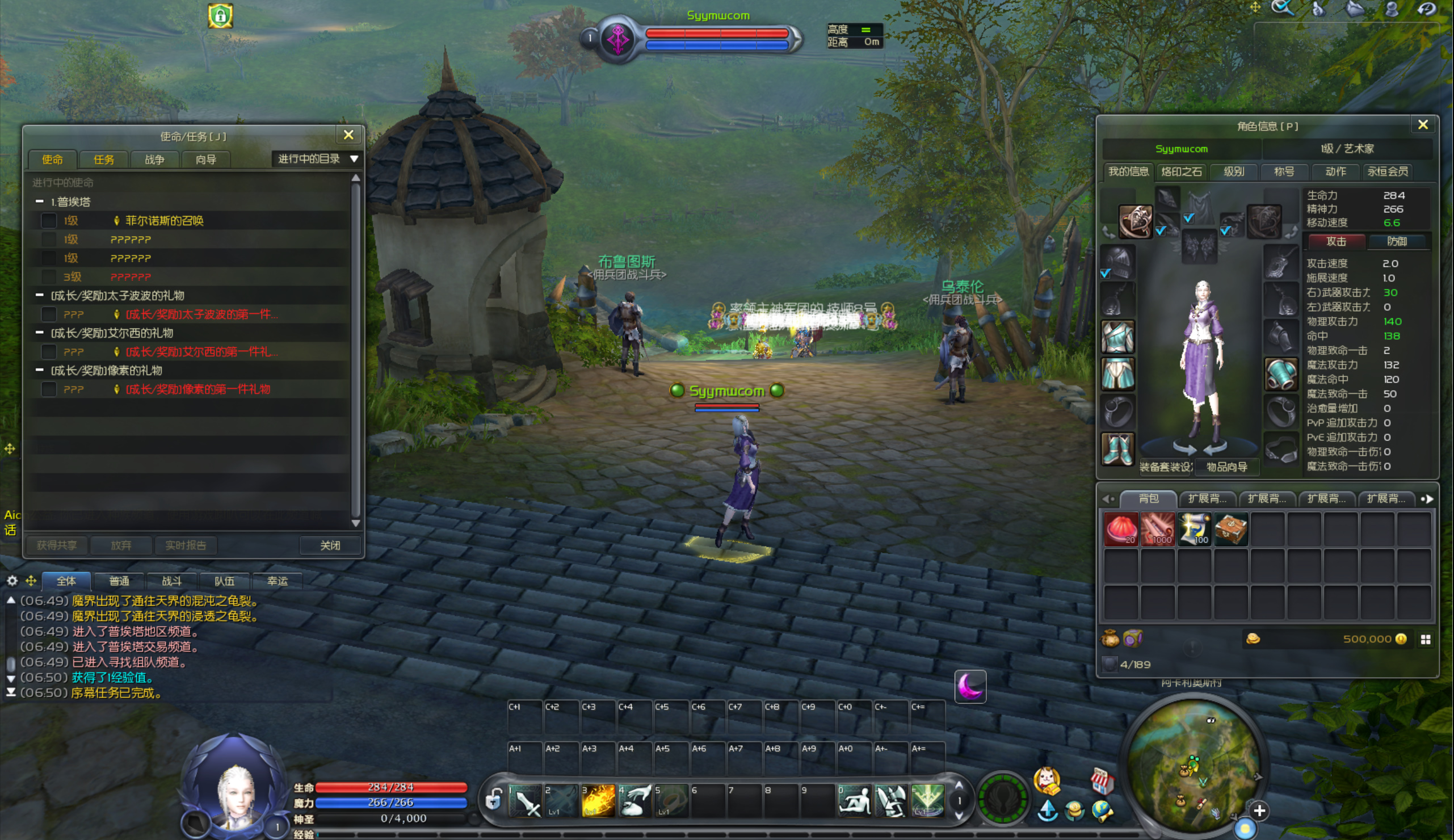Click the purple crescent moon buff icon
Viewport: 1454px width, 840px height.
pos(970,687)
